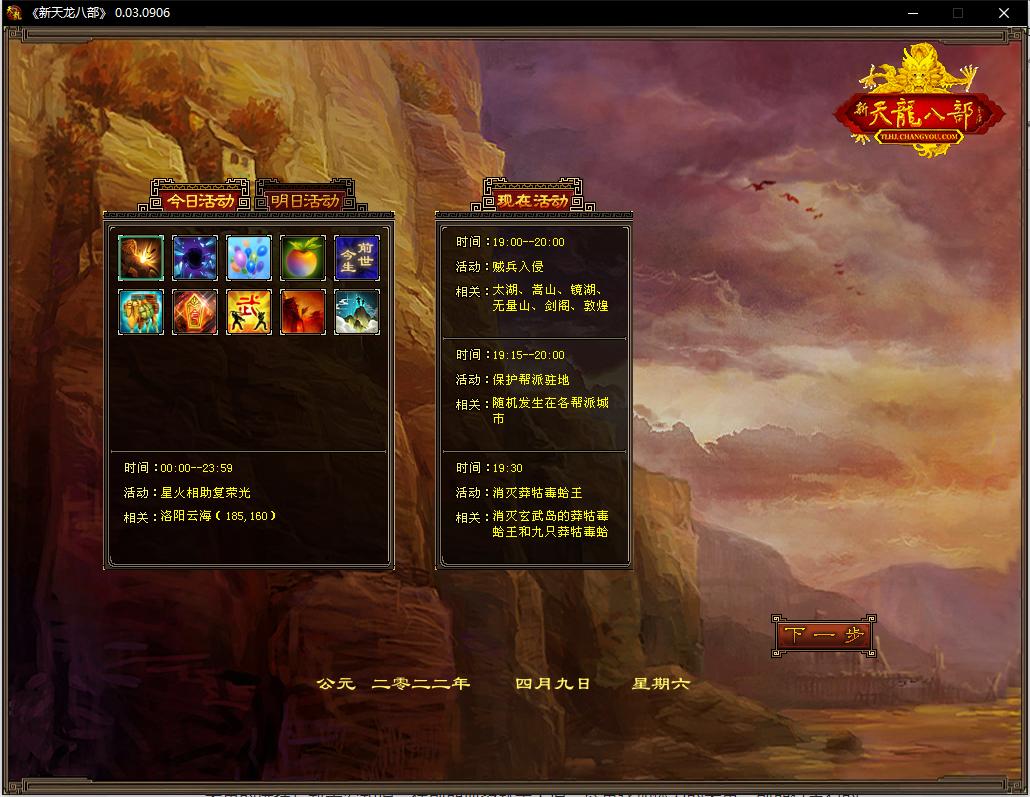This screenshot has height=797, width=1030.
Task: Open the 明日活动 tab
Action: pyautogui.click(x=305, y=200)
